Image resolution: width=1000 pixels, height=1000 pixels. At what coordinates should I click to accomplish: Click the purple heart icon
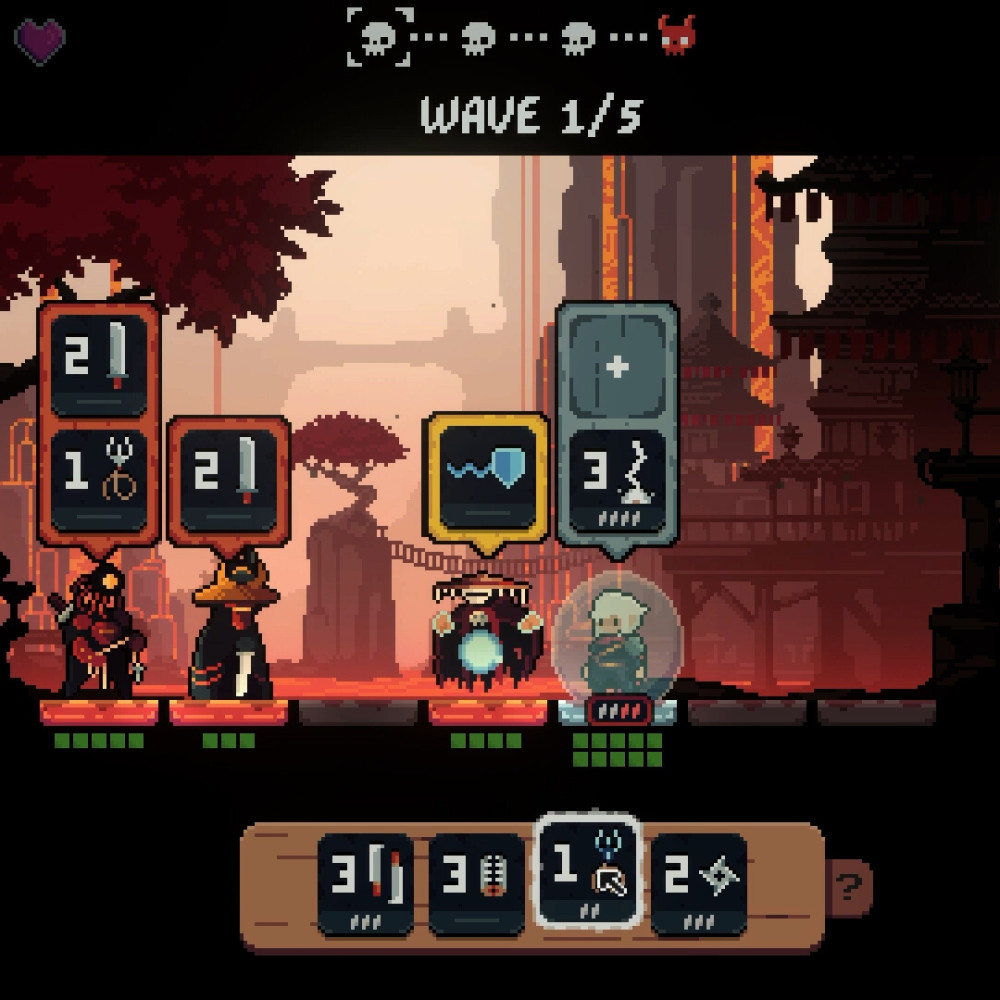point(40,40)
